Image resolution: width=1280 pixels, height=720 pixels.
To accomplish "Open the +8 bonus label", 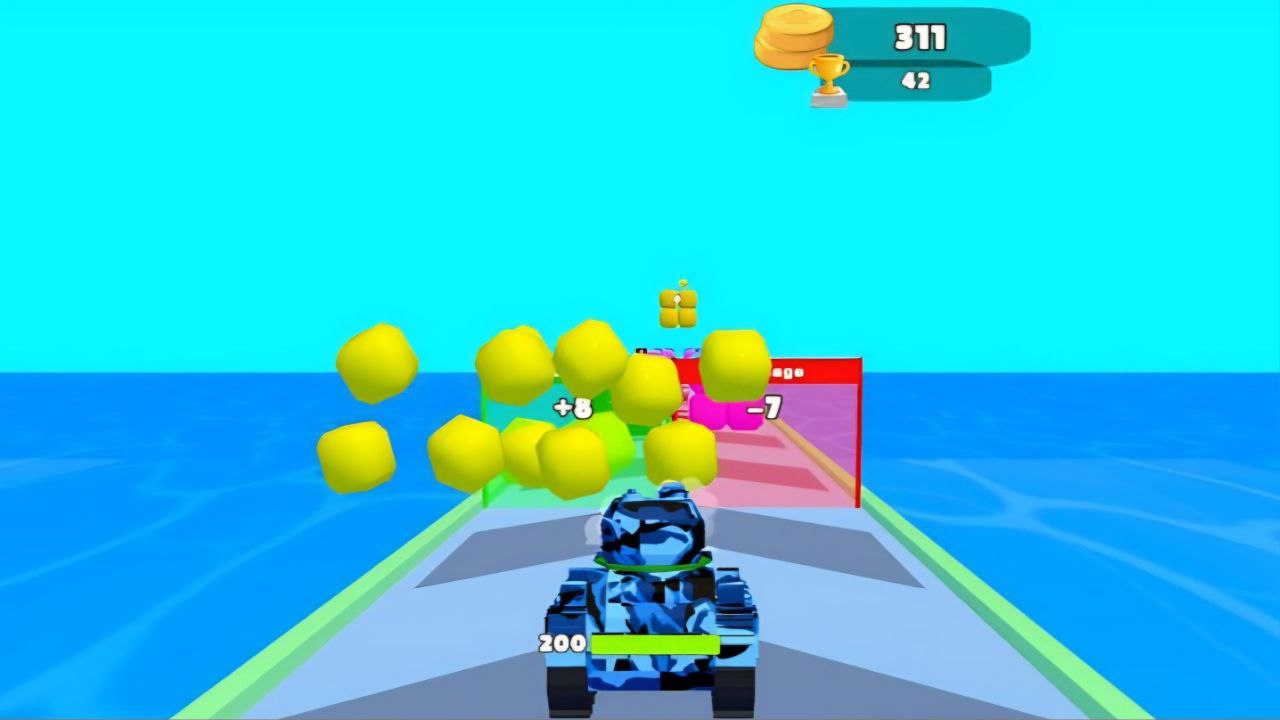I will coord(572,407).
